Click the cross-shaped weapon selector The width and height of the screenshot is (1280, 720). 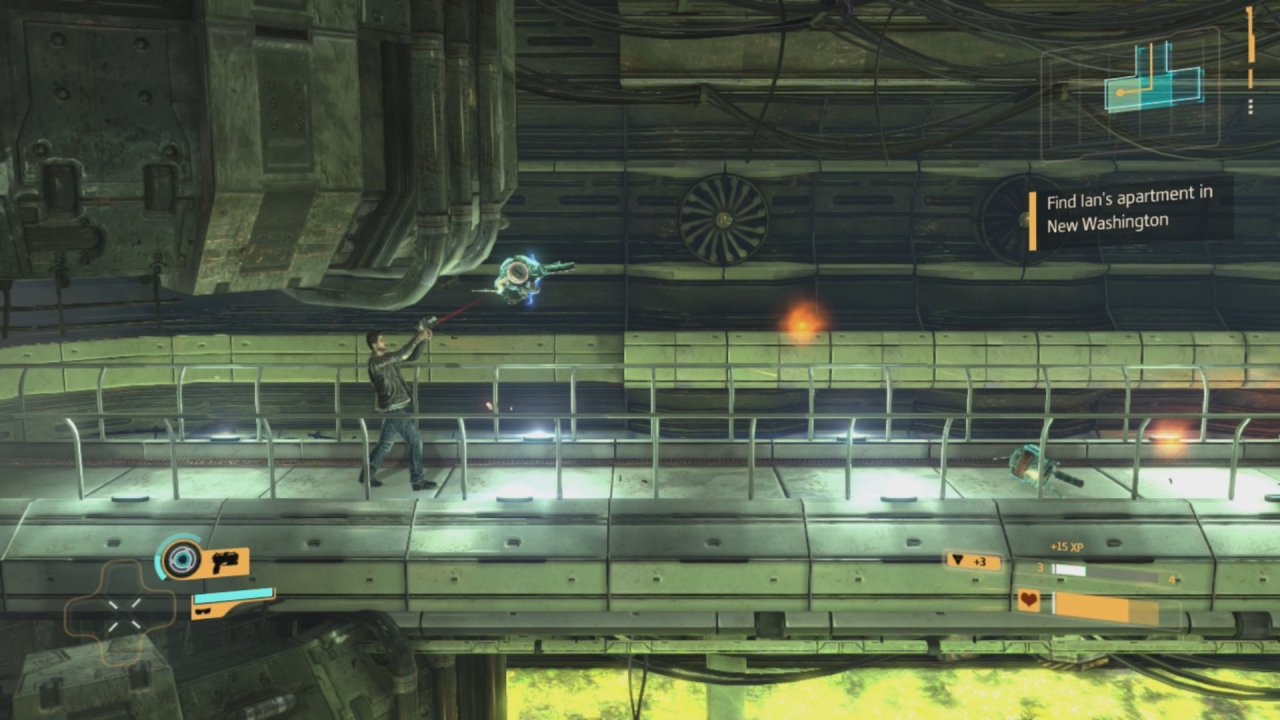click(x=124, y=611)
